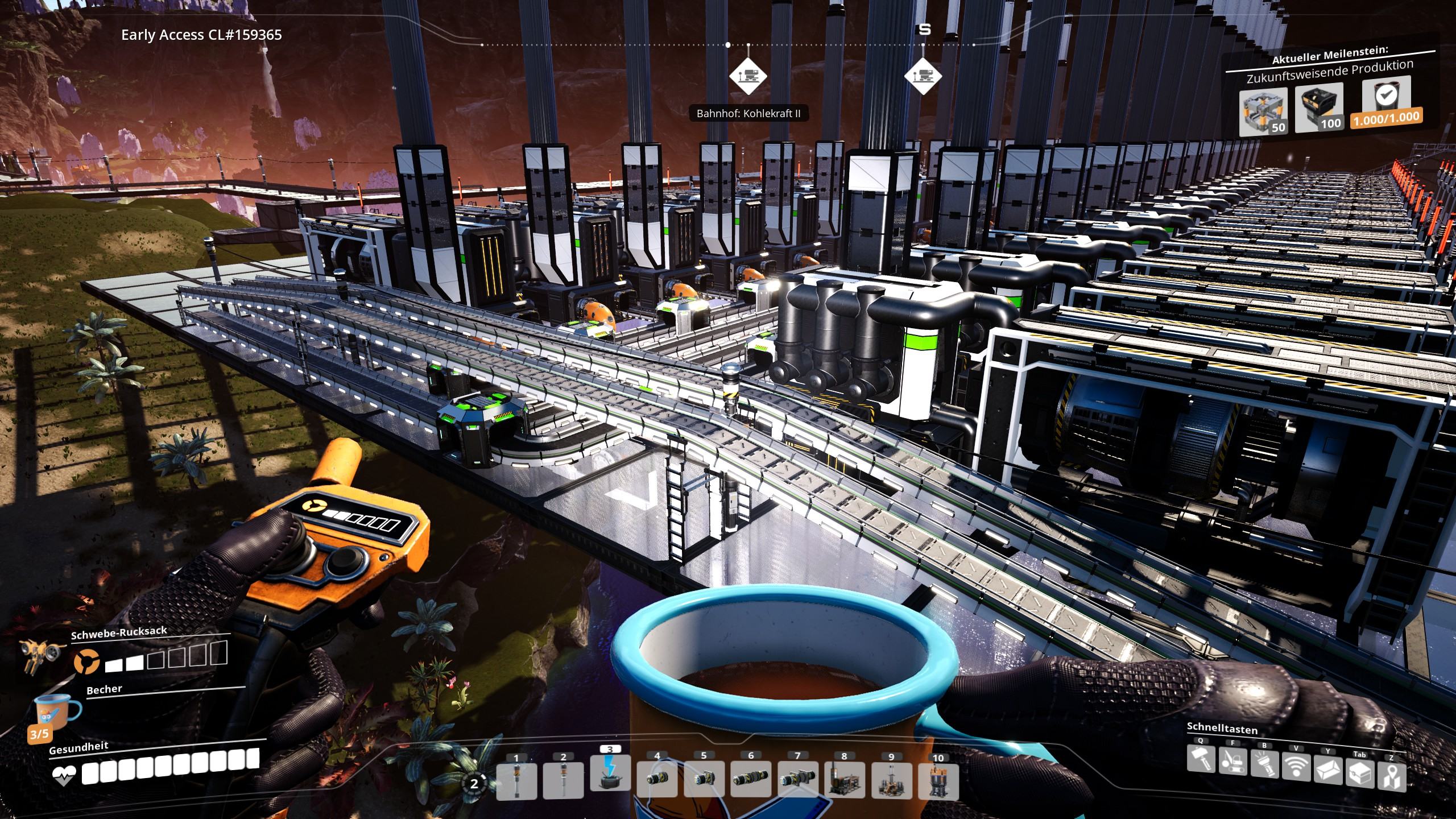Click the completed 1.000/1.000 milestone item
Screen dimensions: 1456x819
click(1385, 101)
